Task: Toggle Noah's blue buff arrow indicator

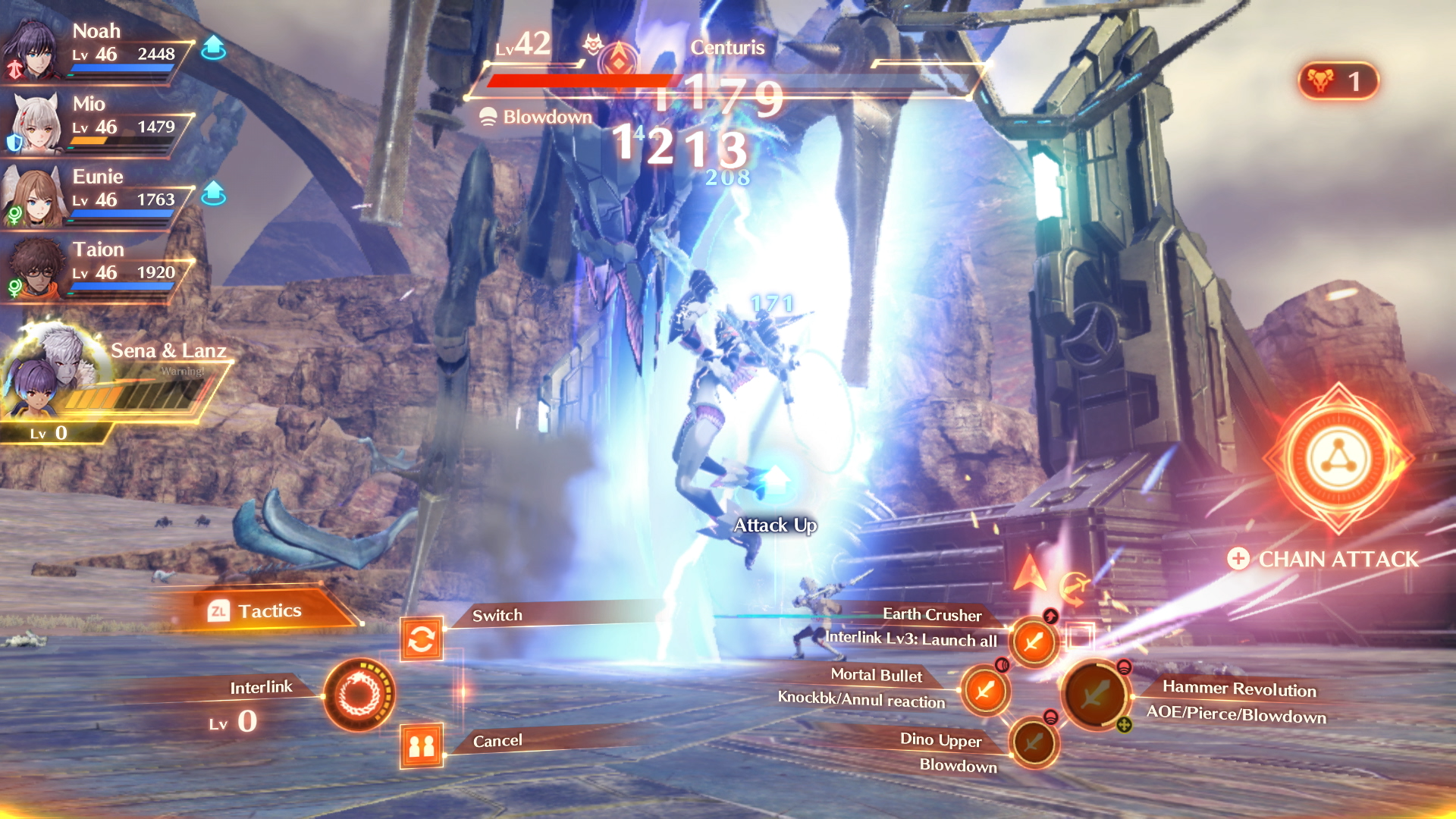Action: click(215, 47)
